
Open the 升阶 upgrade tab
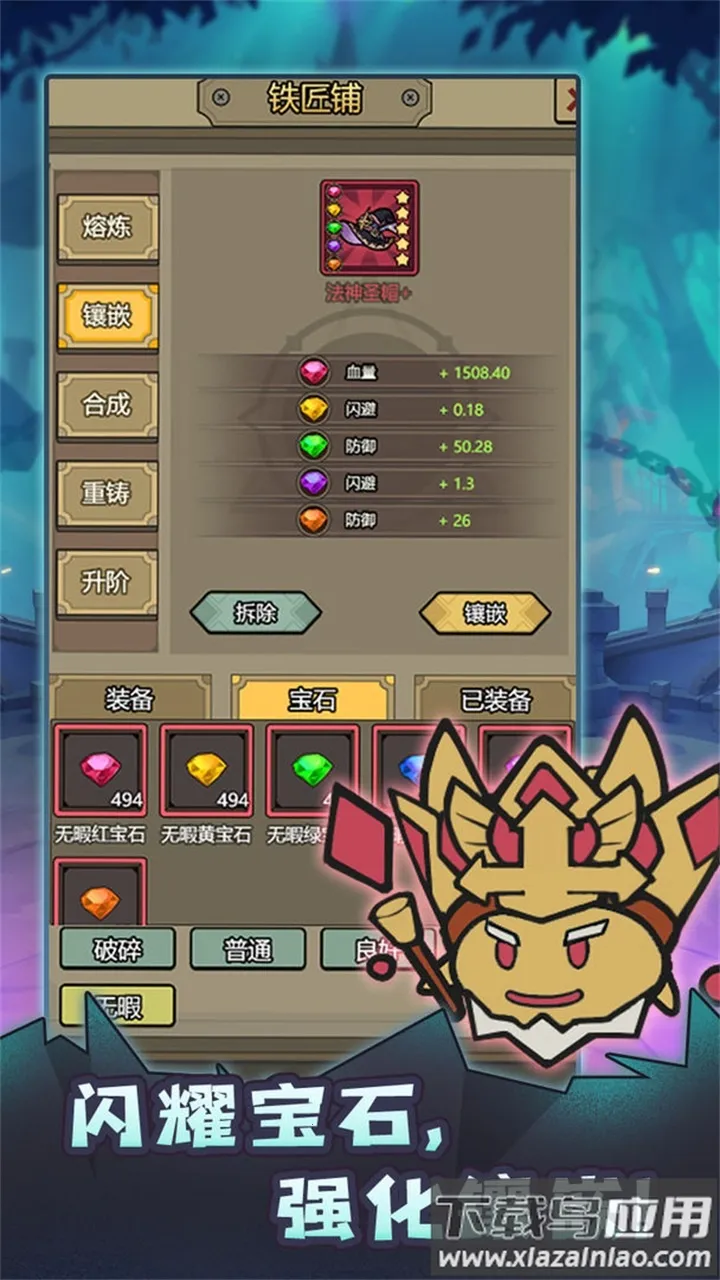pyautogui.click(x=107, y=582)
